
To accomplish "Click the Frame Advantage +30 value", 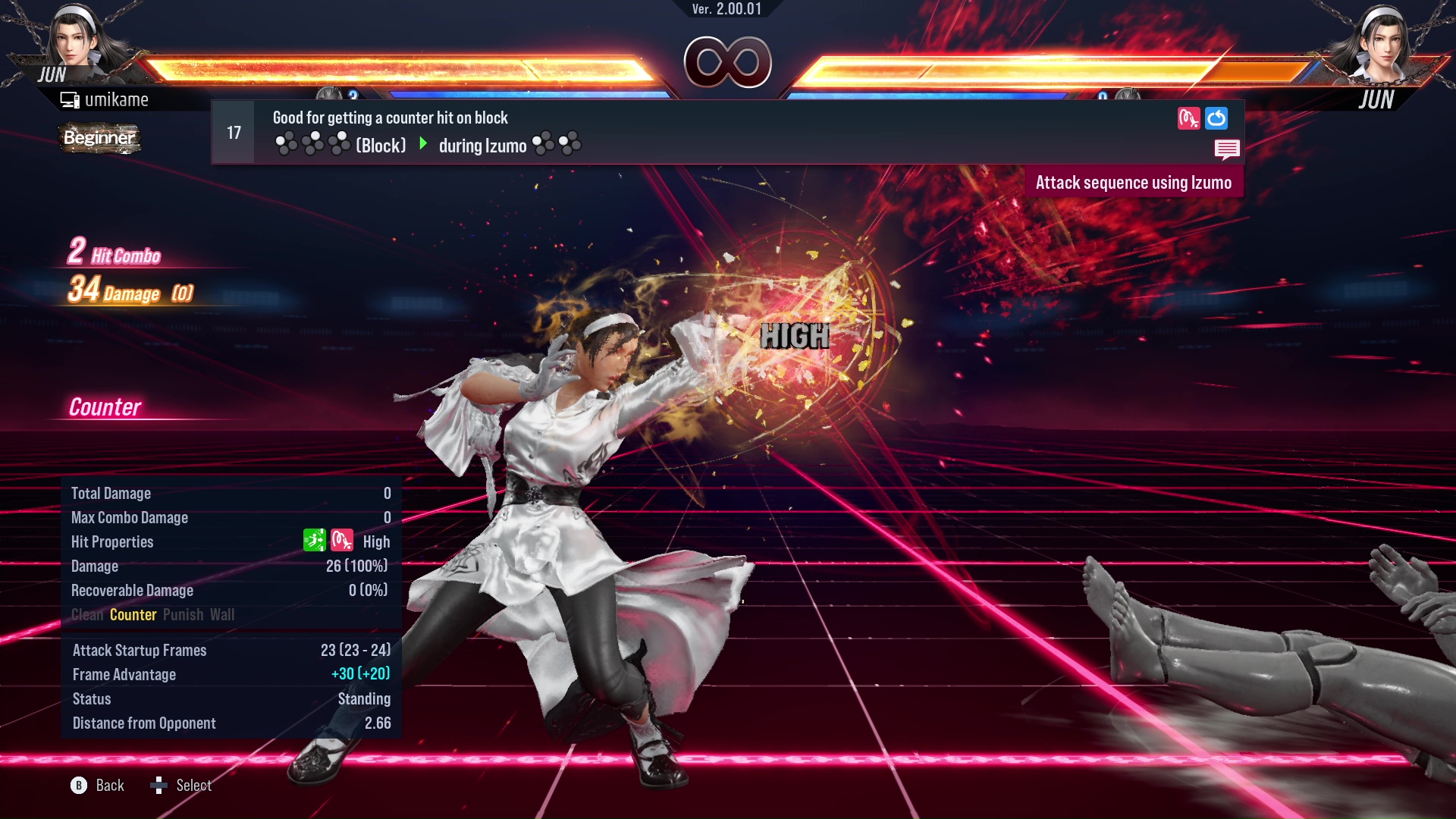I will click(x=360, y=674).
